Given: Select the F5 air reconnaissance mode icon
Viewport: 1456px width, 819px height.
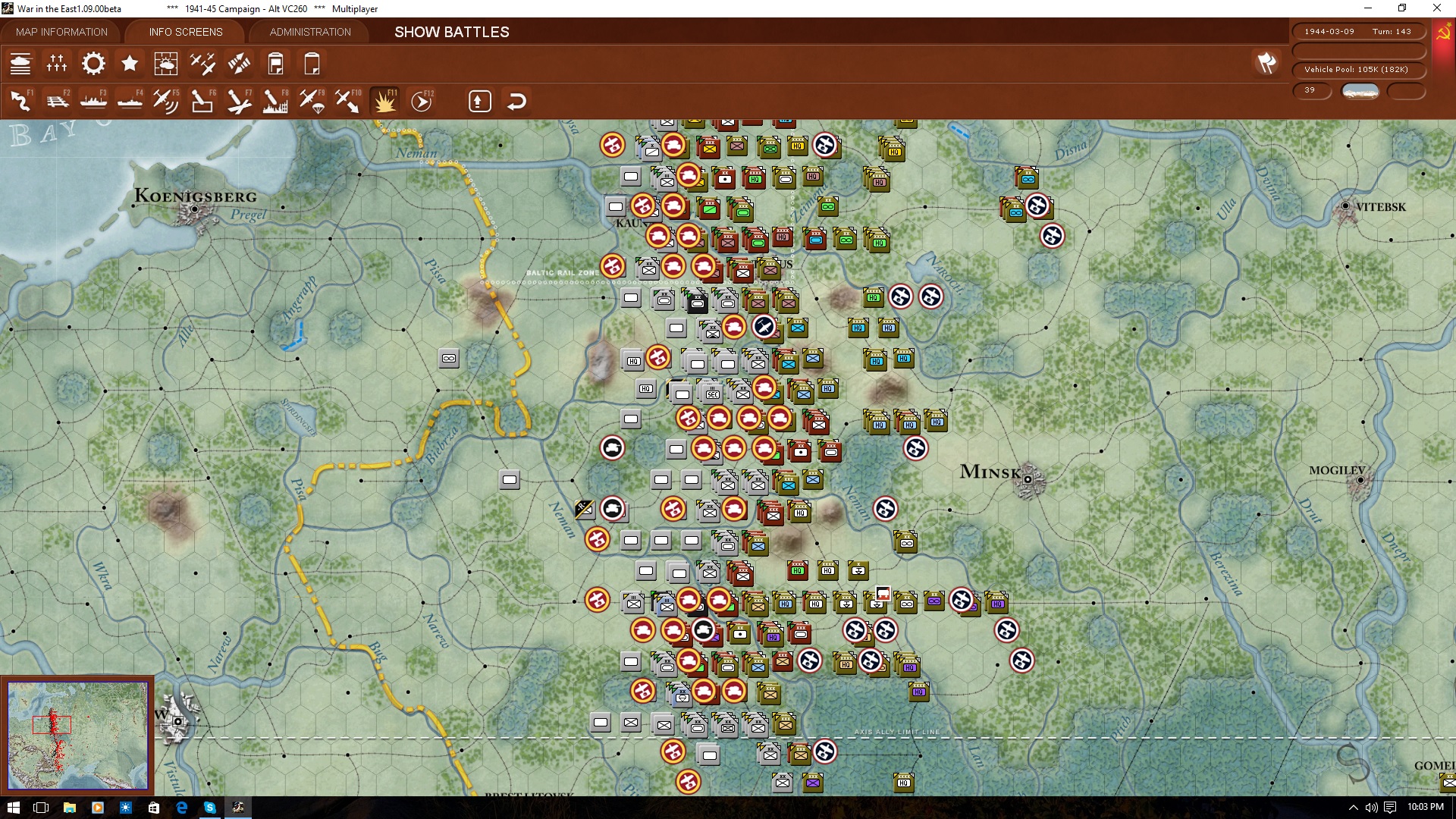Looking at the screenshot, I should [x=166, y=100].
